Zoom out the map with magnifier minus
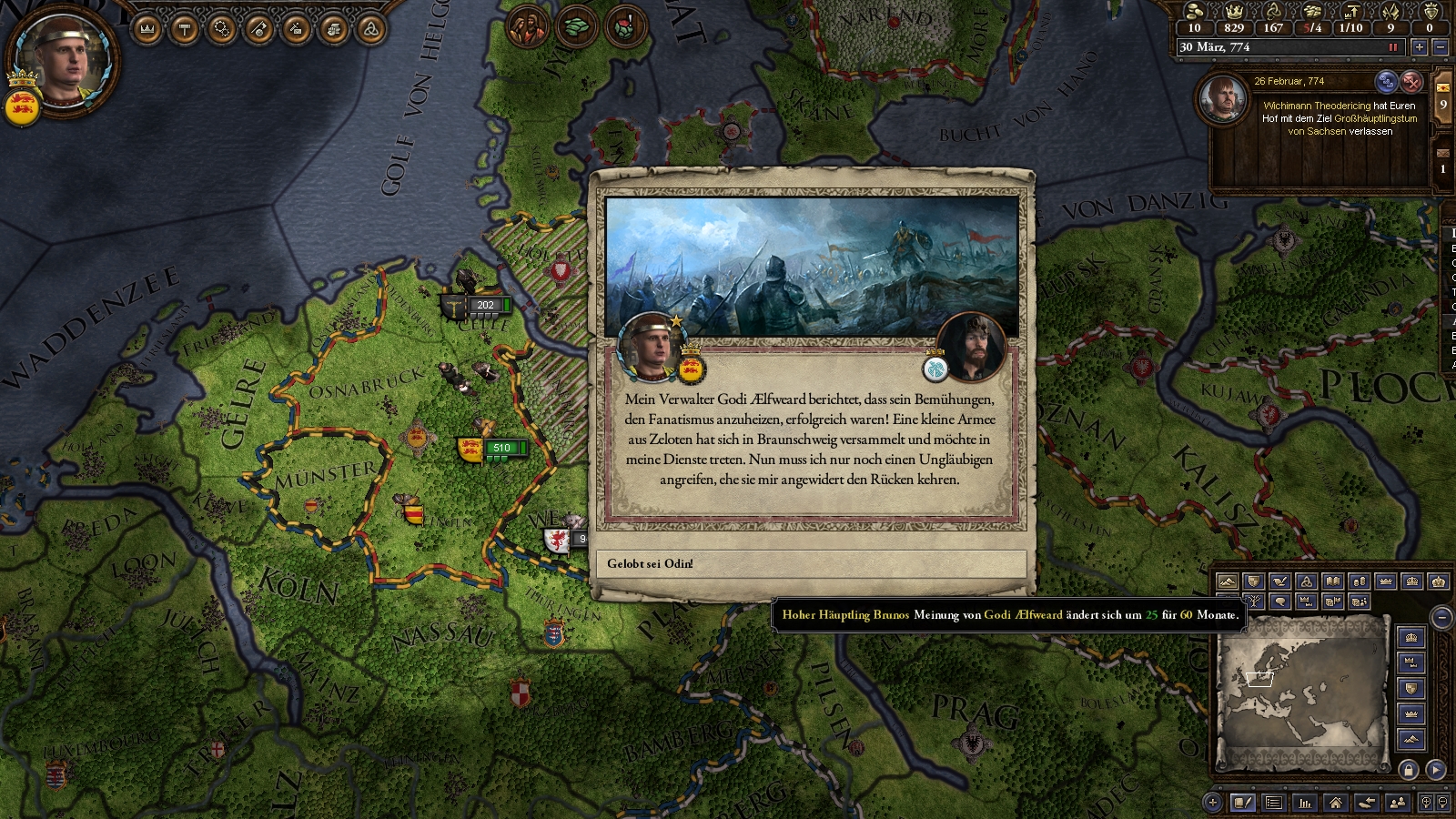Screen dimensions: 1456x819 point(1443,803)
